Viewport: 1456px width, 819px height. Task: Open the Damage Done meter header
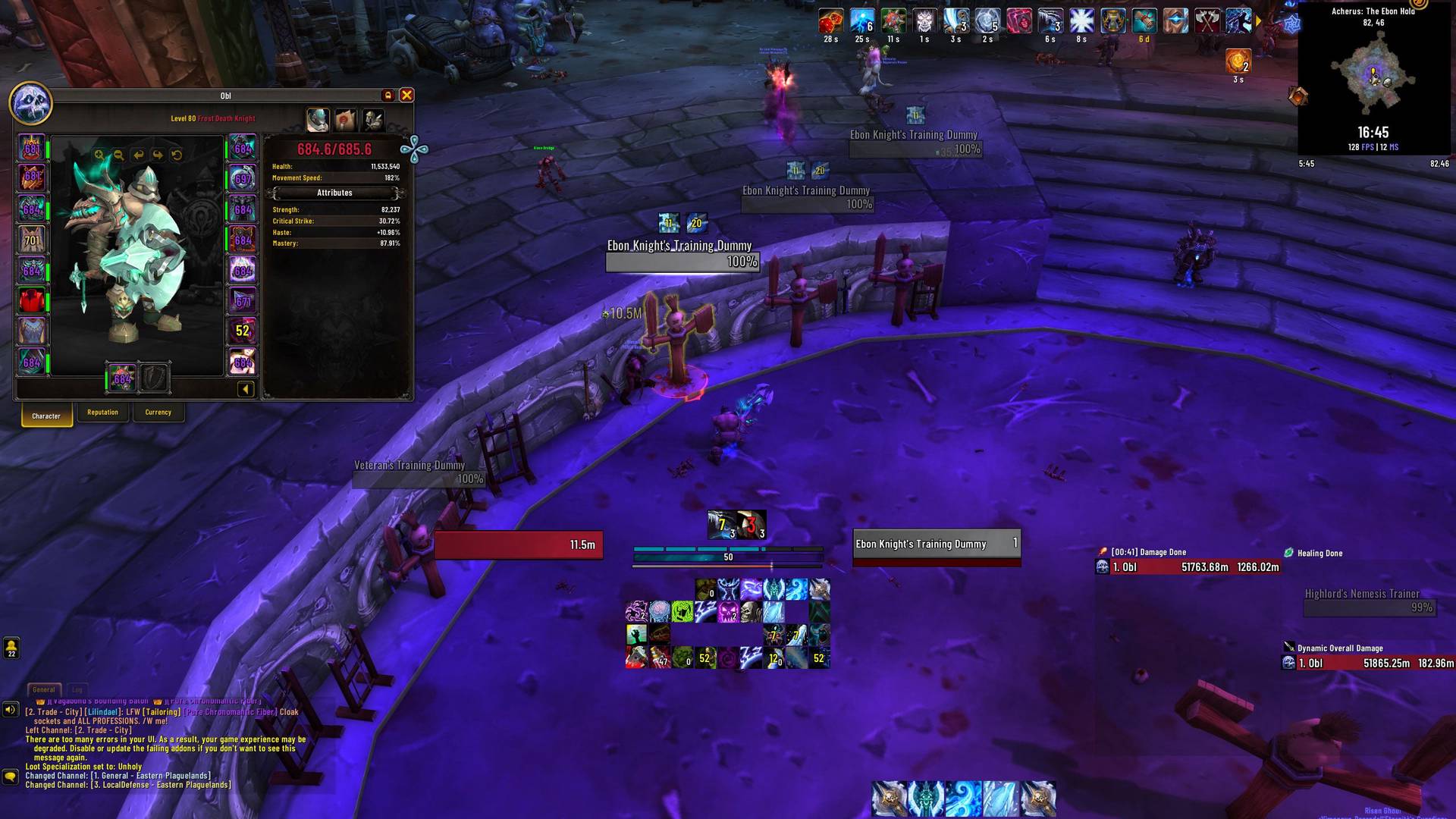pyautogui.click(x=1148, y=552)
